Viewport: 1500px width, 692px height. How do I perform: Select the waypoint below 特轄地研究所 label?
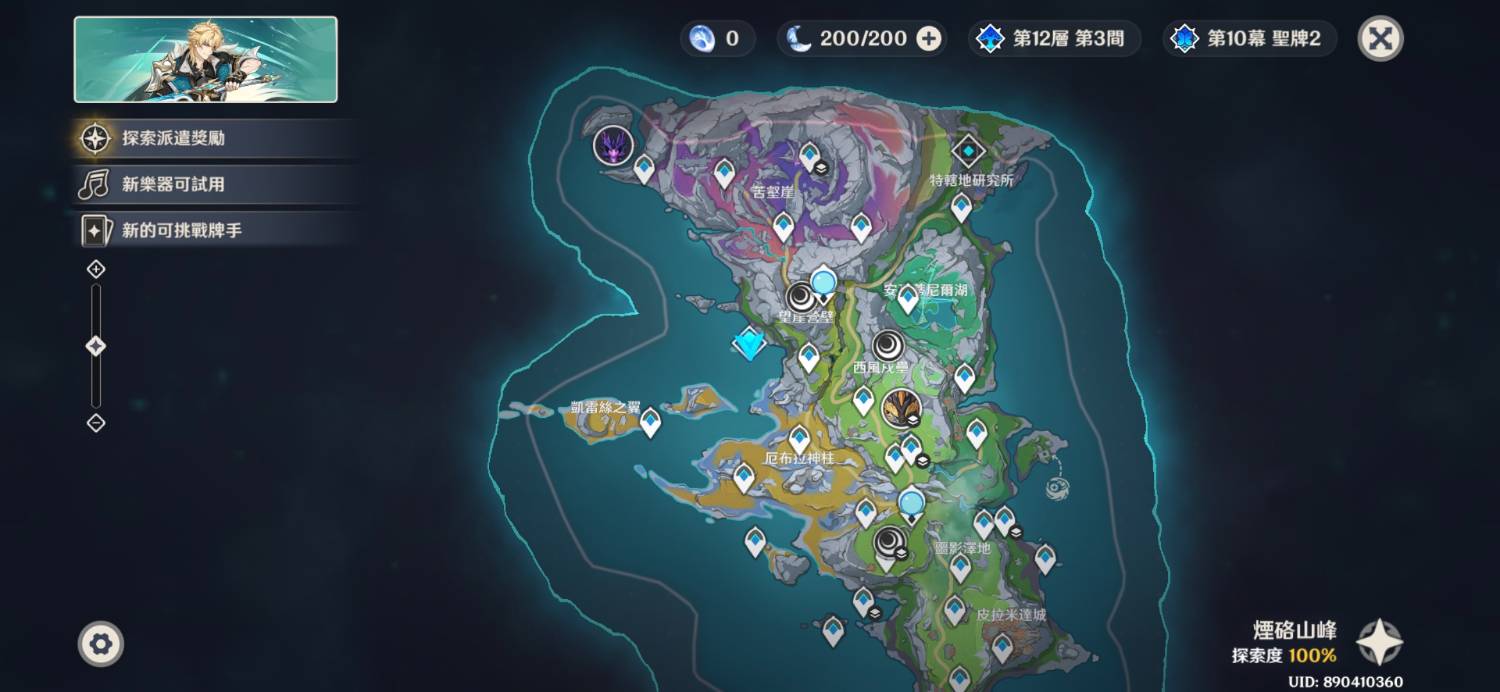coord(961,206)
